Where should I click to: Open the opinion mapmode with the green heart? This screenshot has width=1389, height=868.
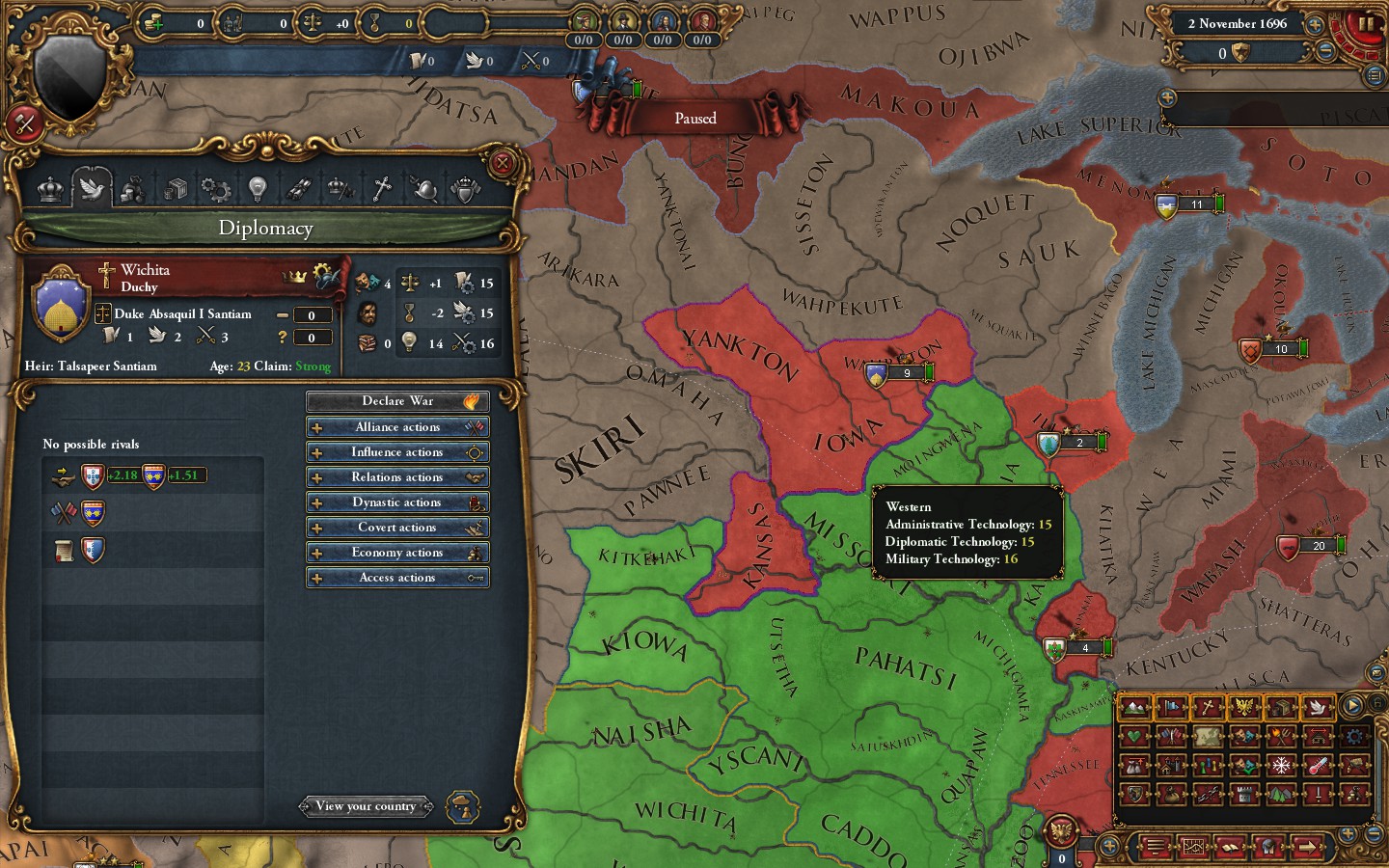[x=1135, y=737]
